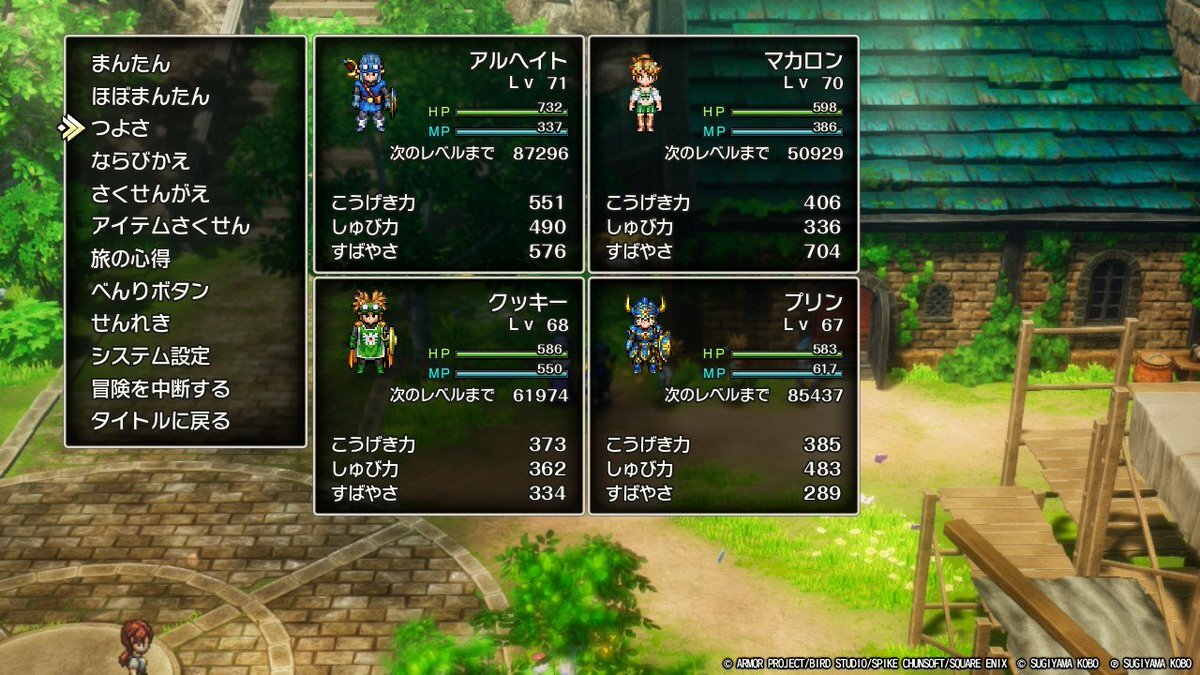Select the アルヘイト character panel
The height and width of the screenshot is (675, 1200).
448,155
